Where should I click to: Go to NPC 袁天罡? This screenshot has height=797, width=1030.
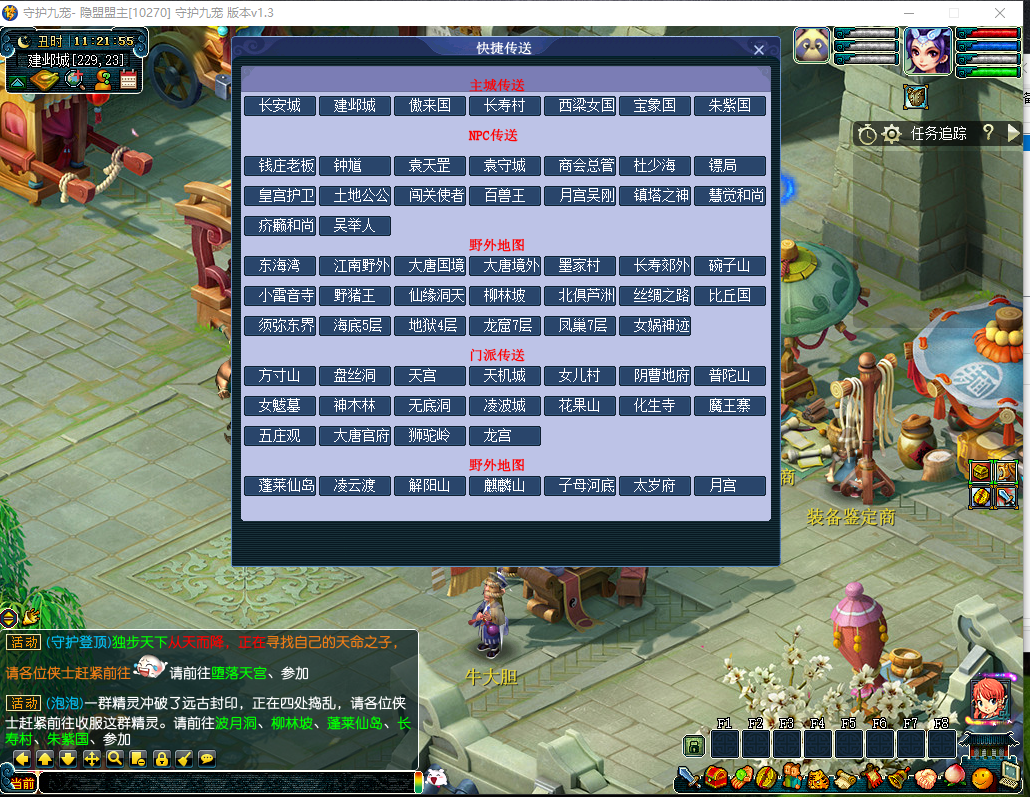click(430, 166)
